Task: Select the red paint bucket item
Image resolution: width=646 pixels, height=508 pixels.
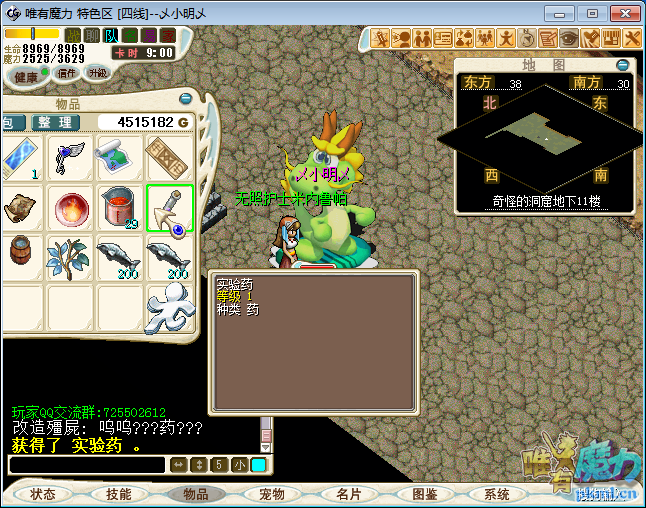Action: (x=119, y=207)
